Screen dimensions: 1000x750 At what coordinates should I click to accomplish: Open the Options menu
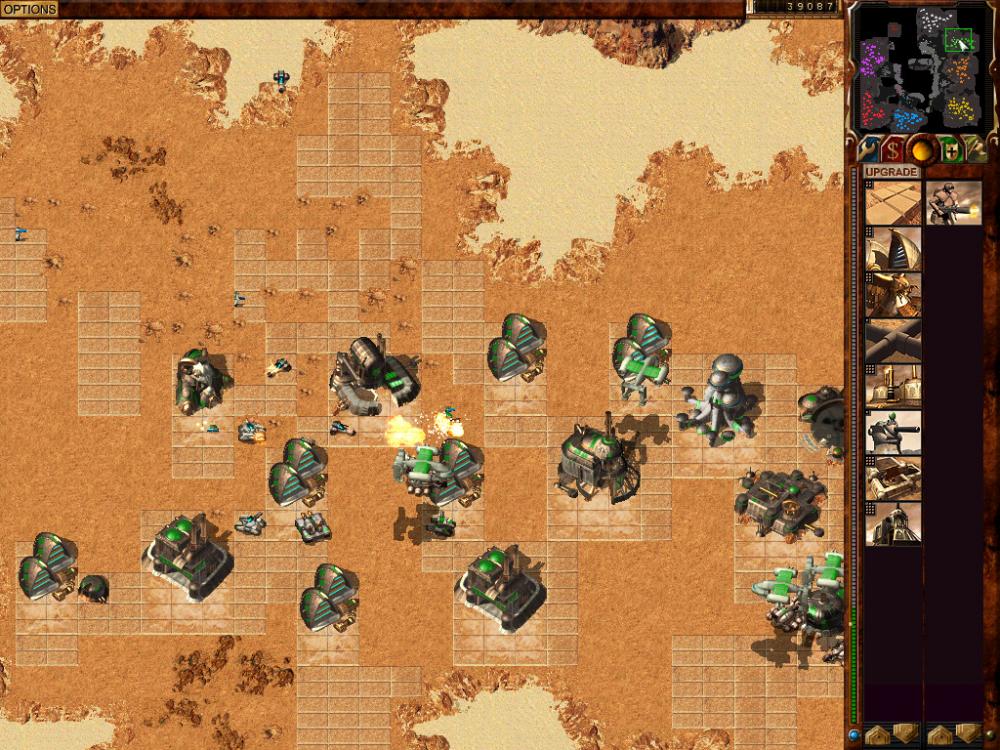pos(29,9)
